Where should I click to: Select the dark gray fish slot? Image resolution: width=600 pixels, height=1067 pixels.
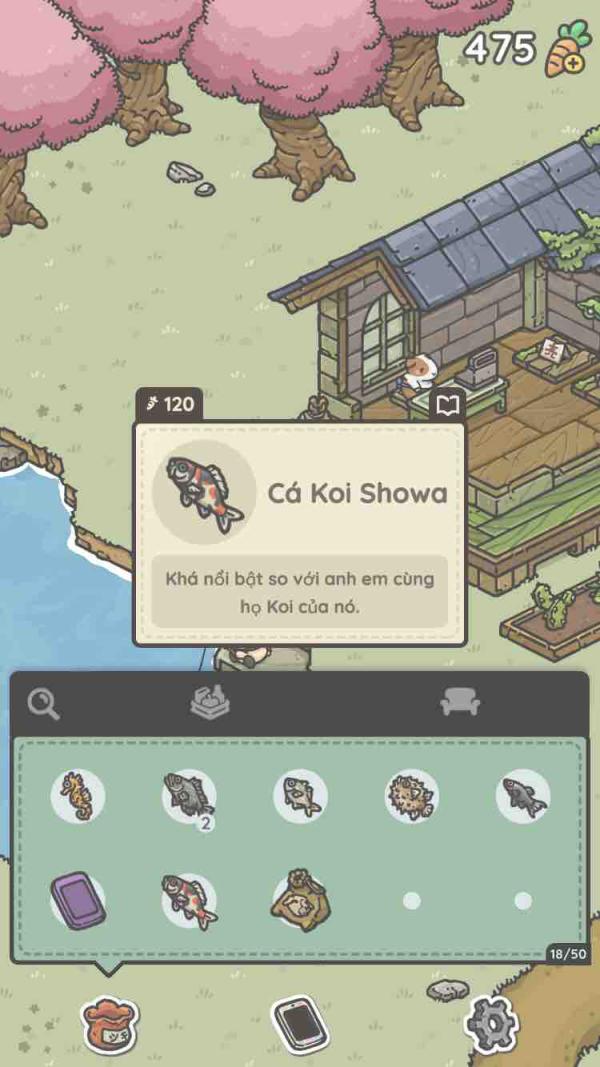(x=523, y=796)
